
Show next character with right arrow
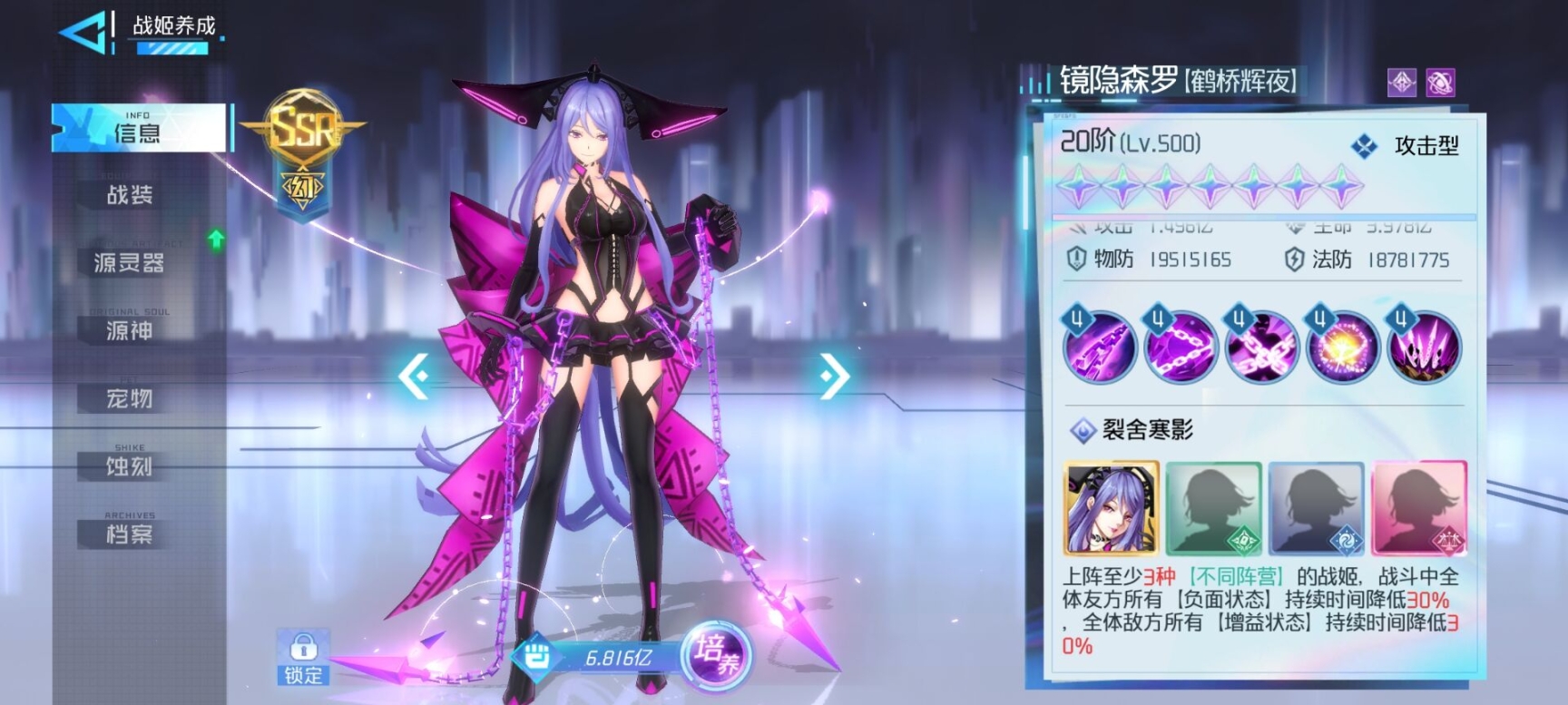pos(834,376)
